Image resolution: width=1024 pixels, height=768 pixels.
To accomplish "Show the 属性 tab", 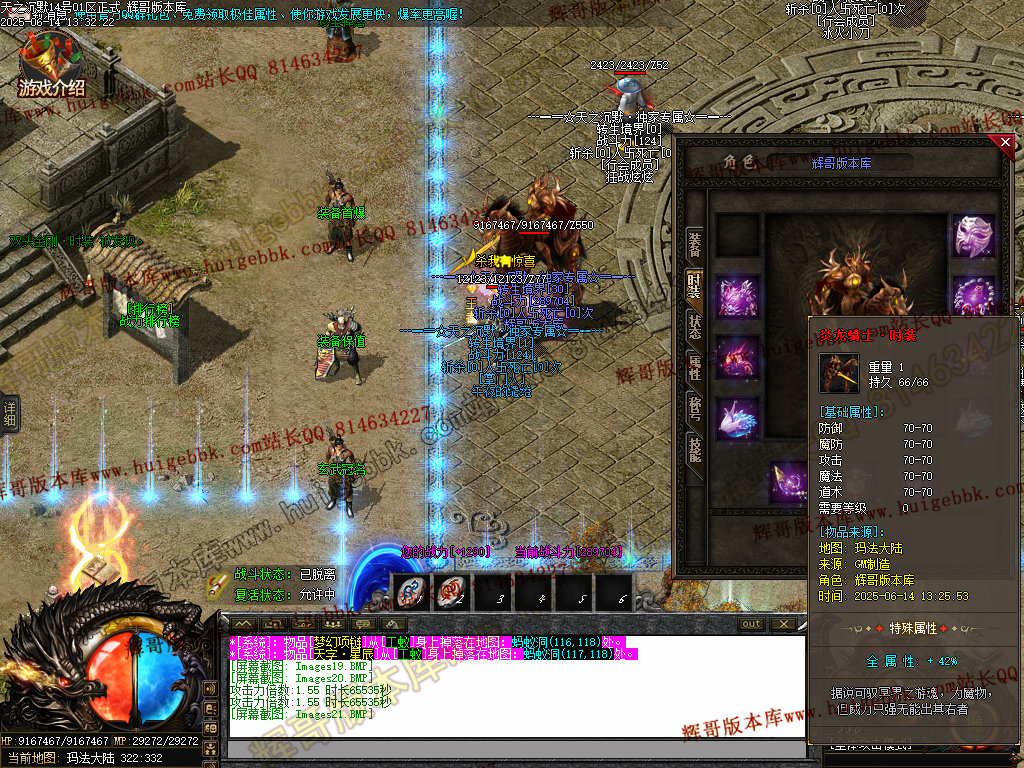I will [694, 367].
